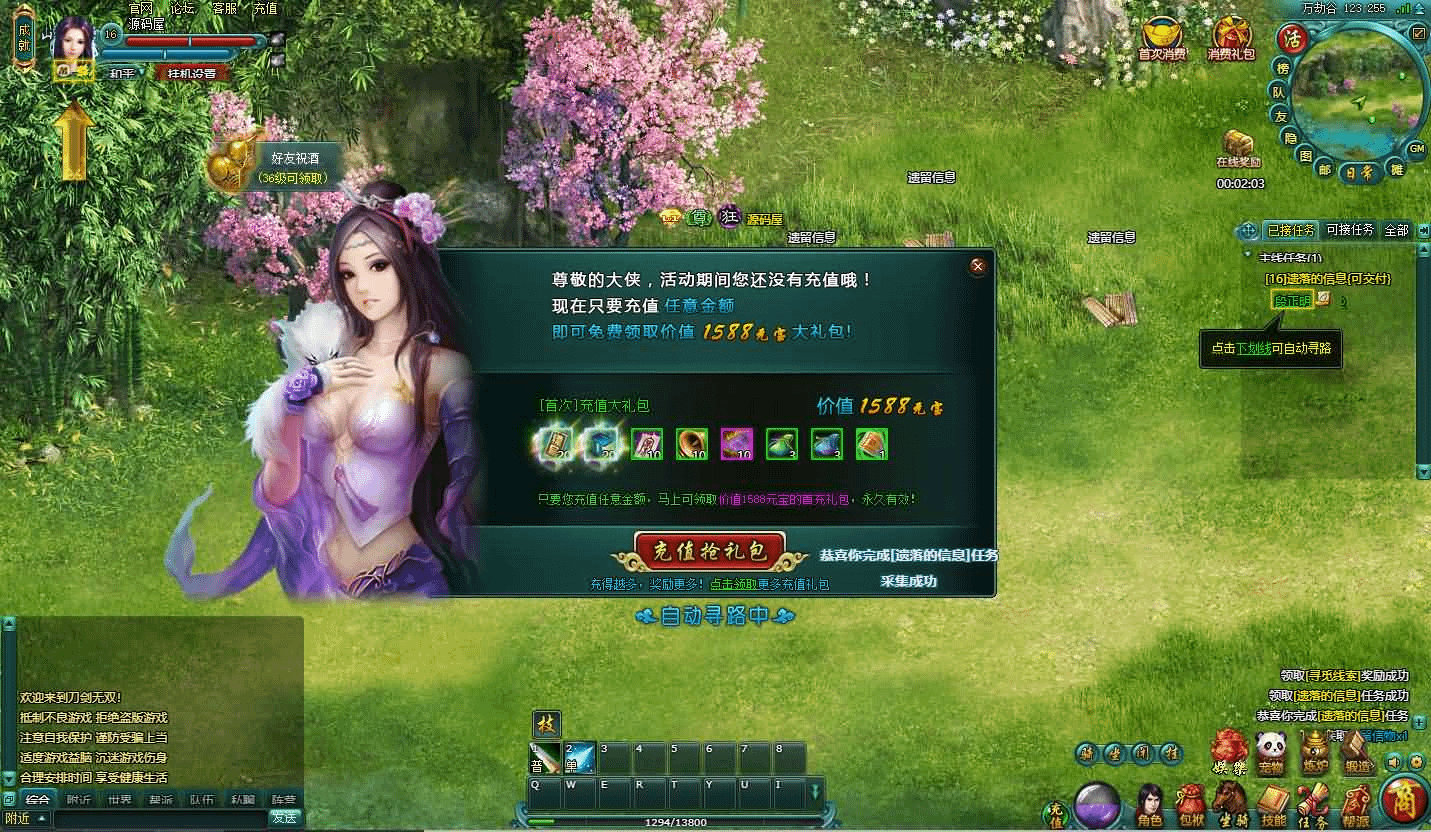The image size is (1431, 832).
Task: Open the 角色 character panel
Action: point(1150,806)
